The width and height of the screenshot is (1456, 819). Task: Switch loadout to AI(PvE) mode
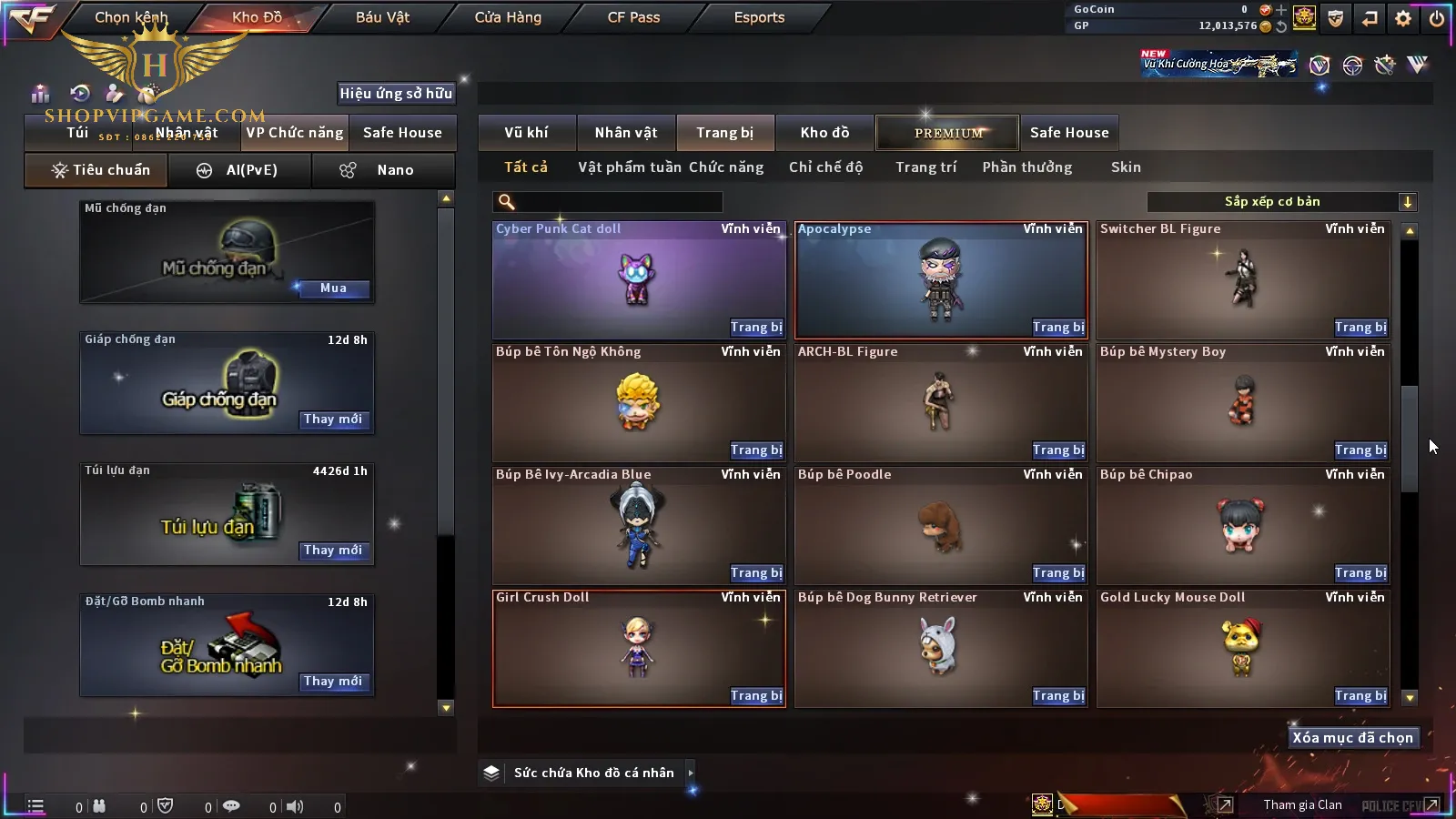[239, 170]
